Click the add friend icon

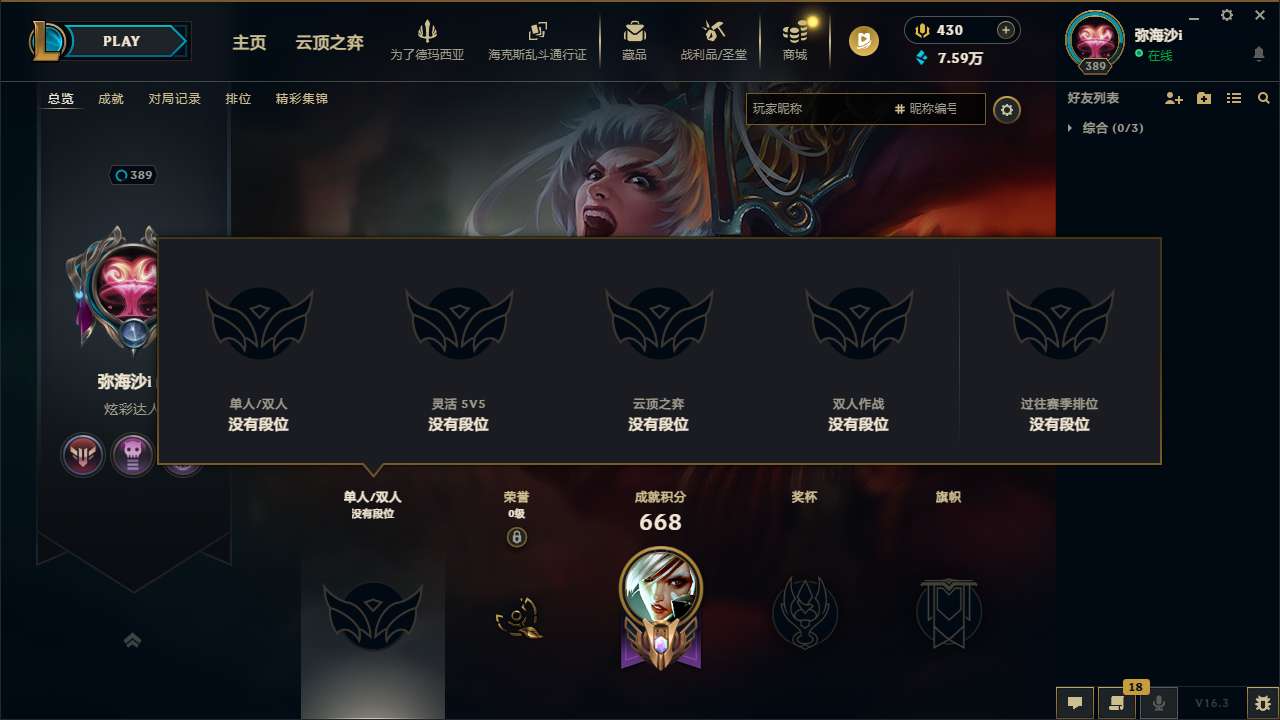pos(1173,98)
